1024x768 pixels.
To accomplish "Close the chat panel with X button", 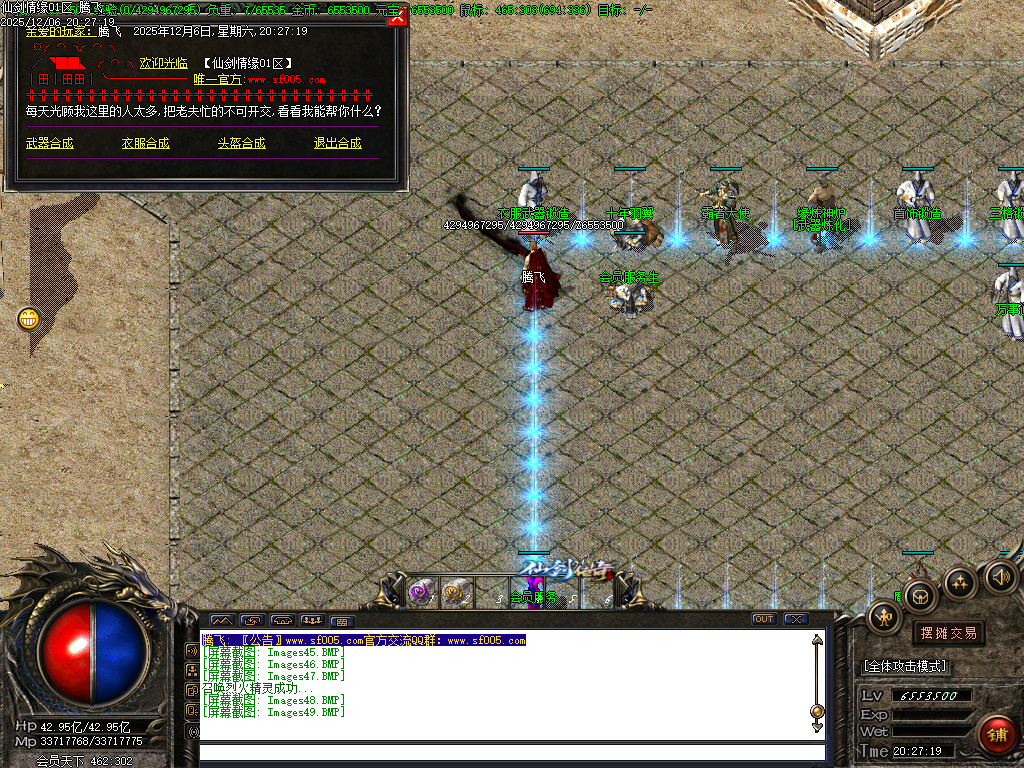I will point(795,619).
